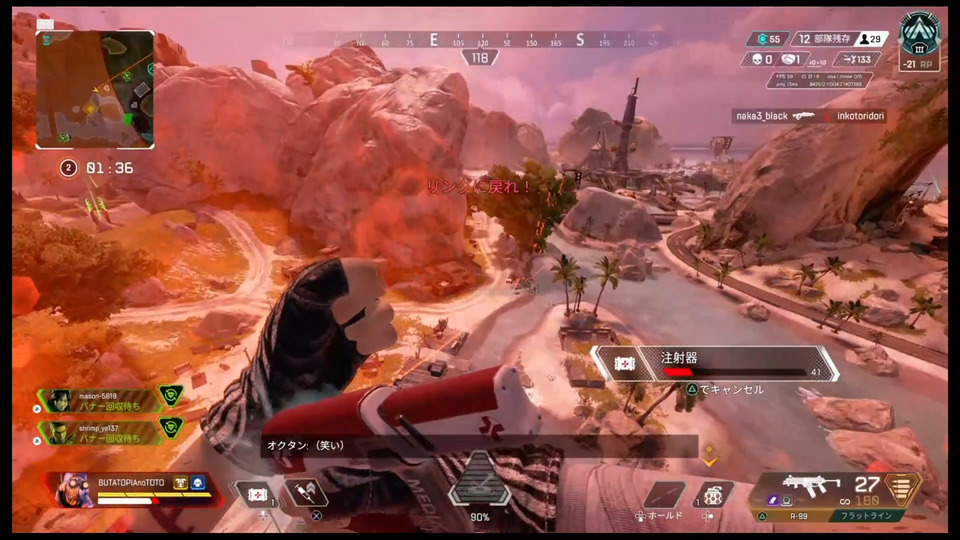Select teammate shrimp_ye137's banner card
This screenshot has width=960, height=540.
pyautogui.click(x=98, y=431)
